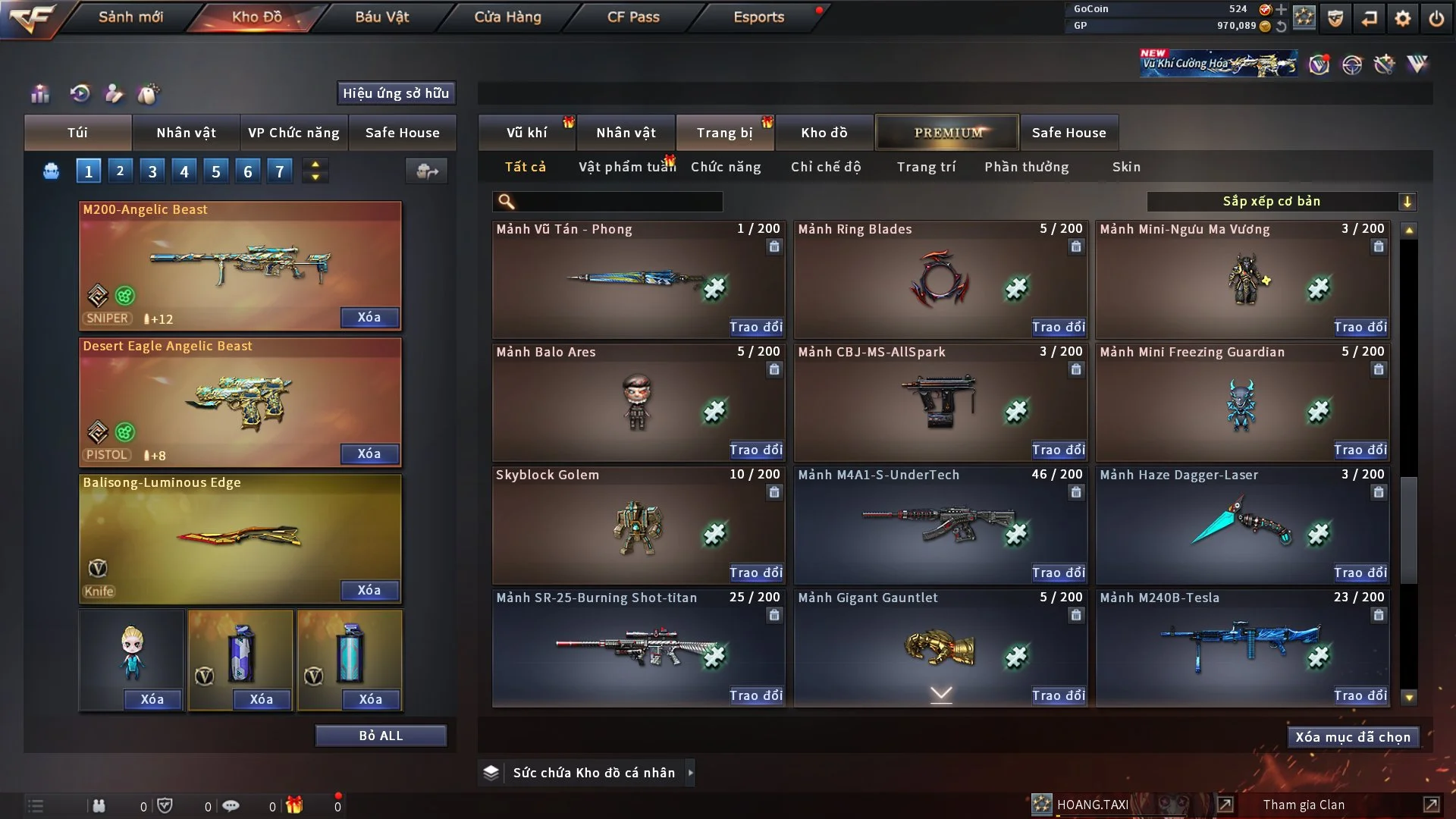
Task: Switch to the Vũ khí tab
Action: [x=526, y=133]
